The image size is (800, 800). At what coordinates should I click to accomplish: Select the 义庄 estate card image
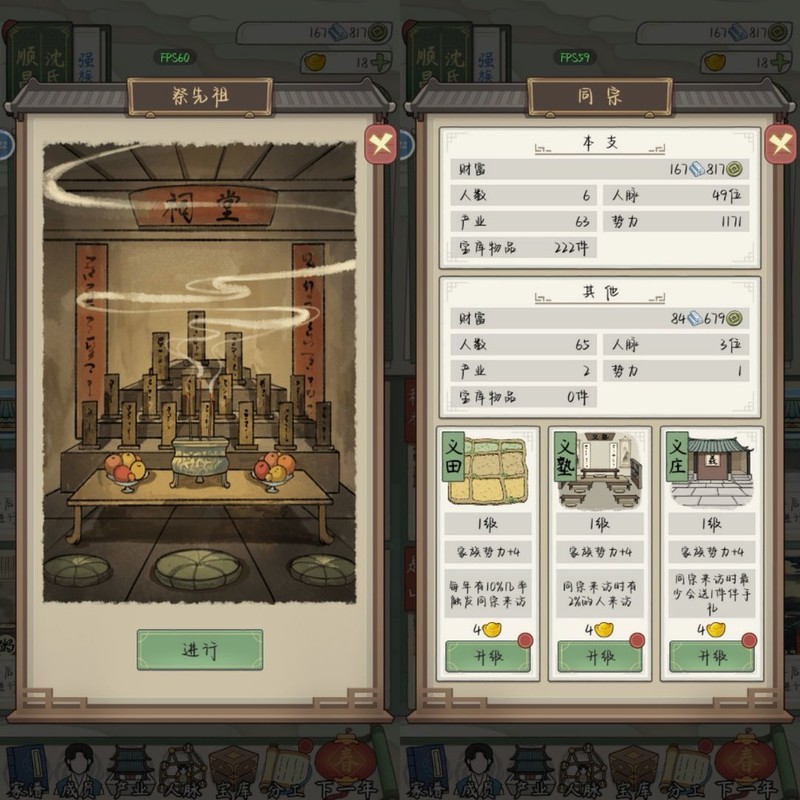click(x=711, y=470)
